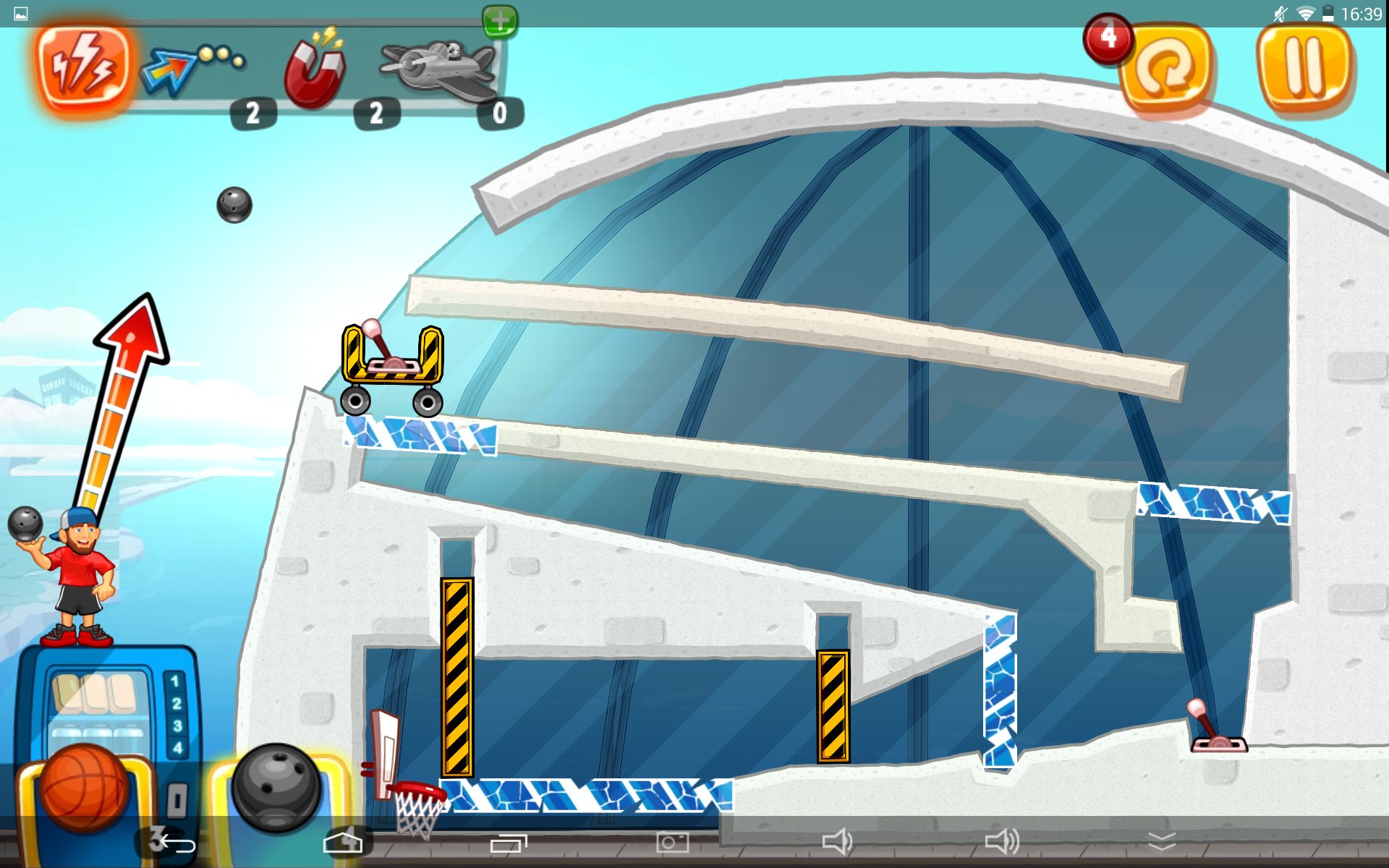Pause the game
The height and width of the screenshot is (868, 1389).
[1304, 67]
